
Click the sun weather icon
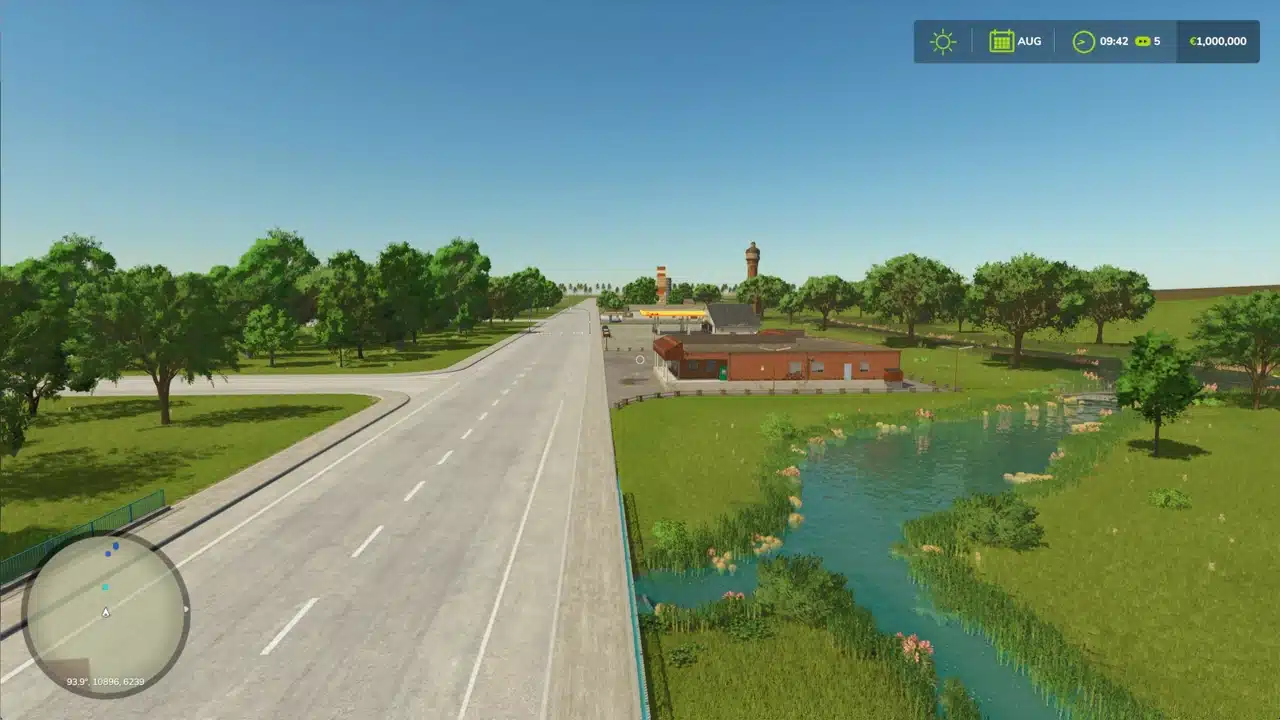[942, 42]
